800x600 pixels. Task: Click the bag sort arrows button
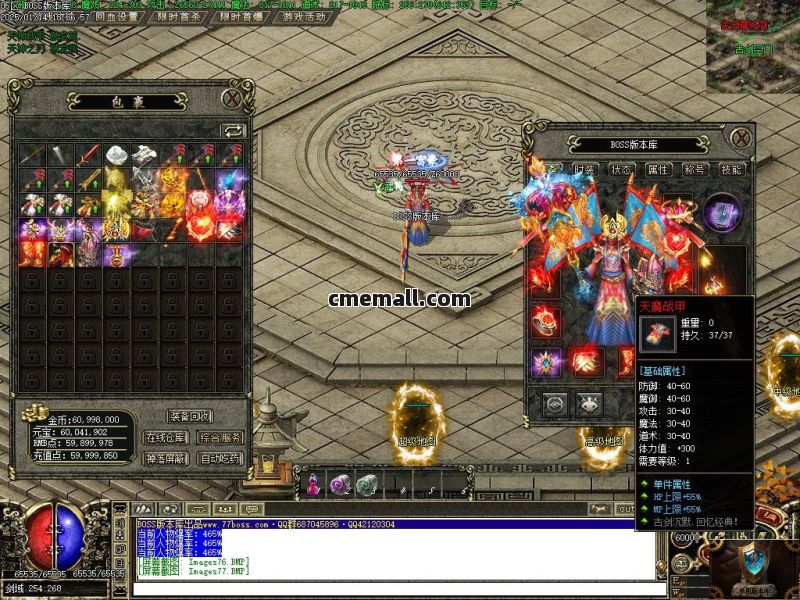pos(232,130)
